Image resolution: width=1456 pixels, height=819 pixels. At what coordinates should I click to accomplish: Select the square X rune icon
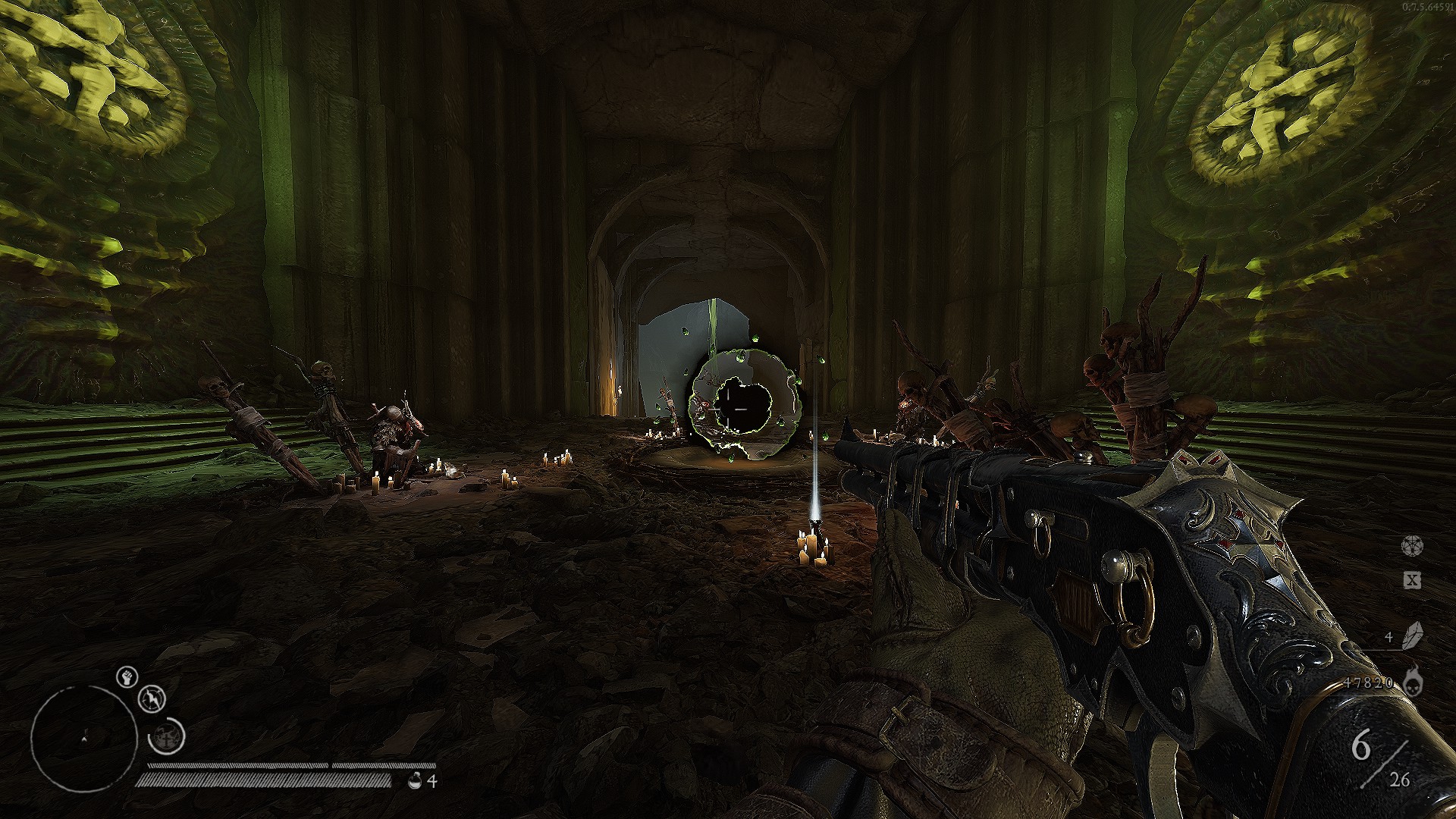click(x=1411, y=581)
